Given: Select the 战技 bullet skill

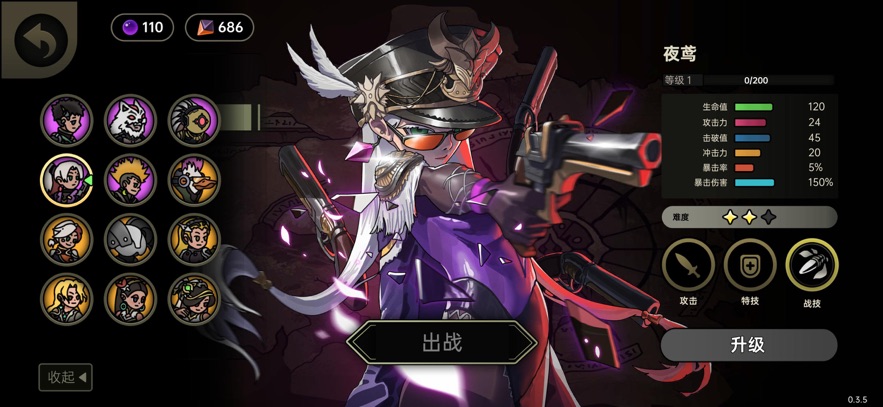Looking at the screenshot, I should 812,265.
